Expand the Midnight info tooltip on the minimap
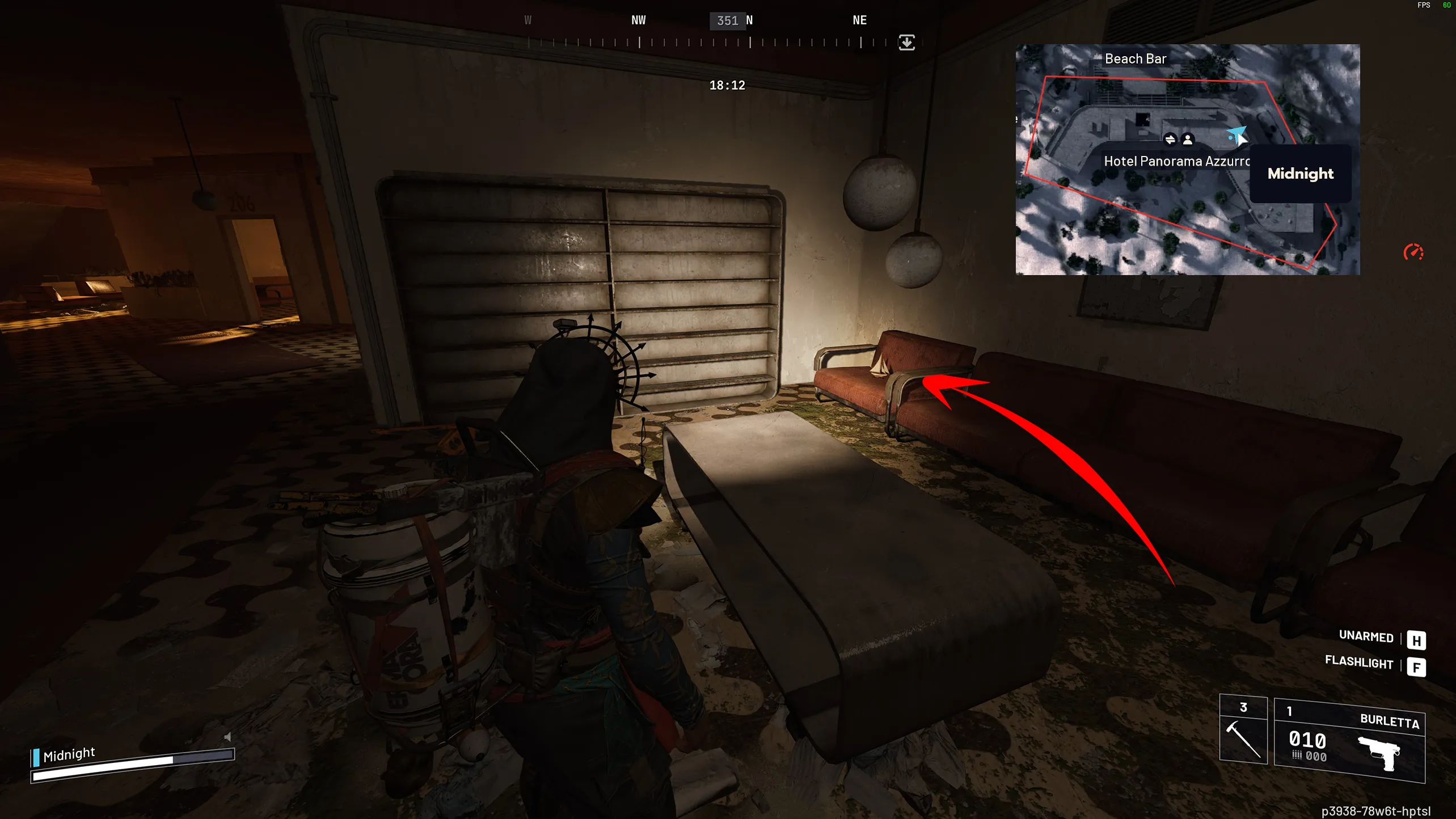 tap(1300, 174)
